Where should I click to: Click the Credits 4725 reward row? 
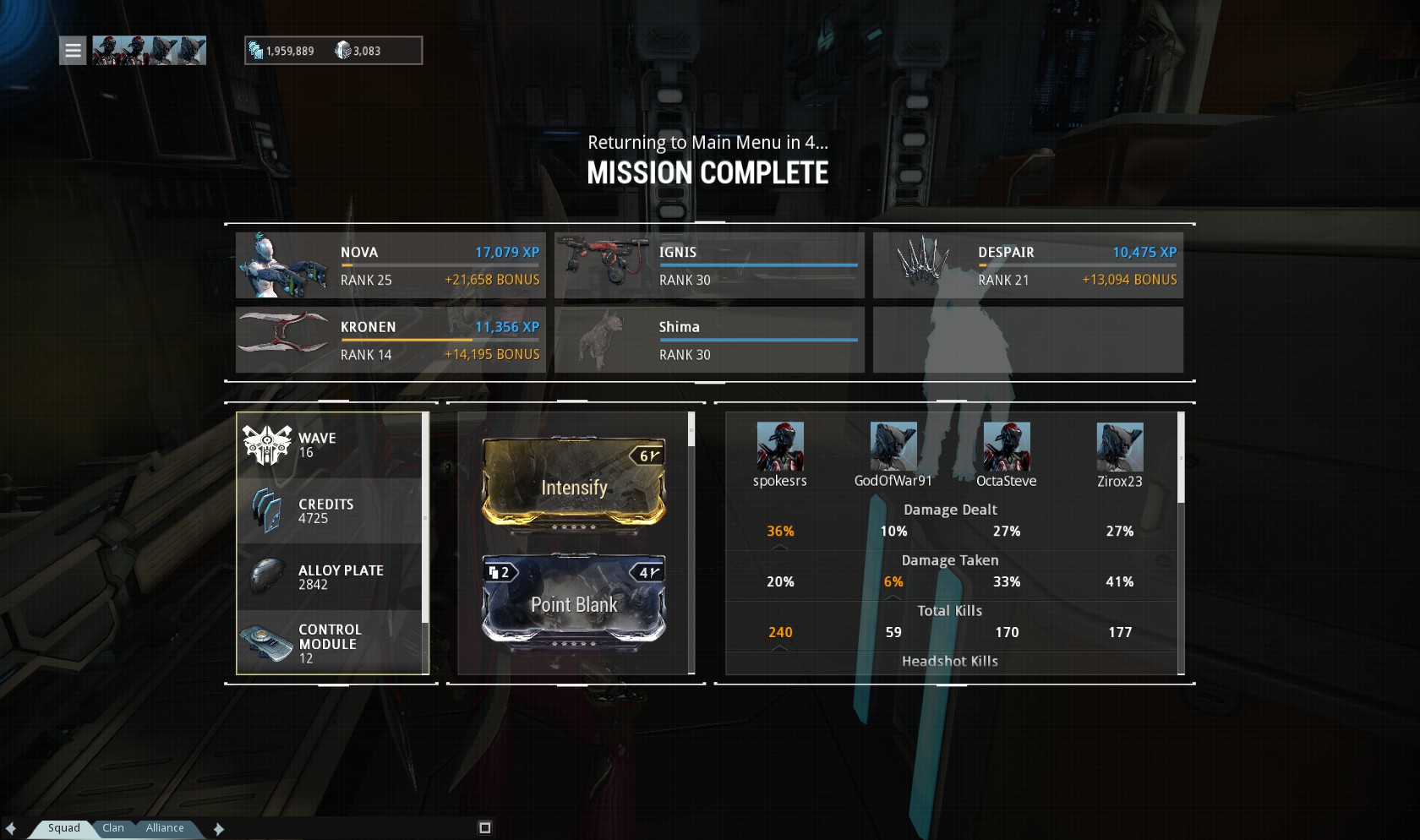330,511
